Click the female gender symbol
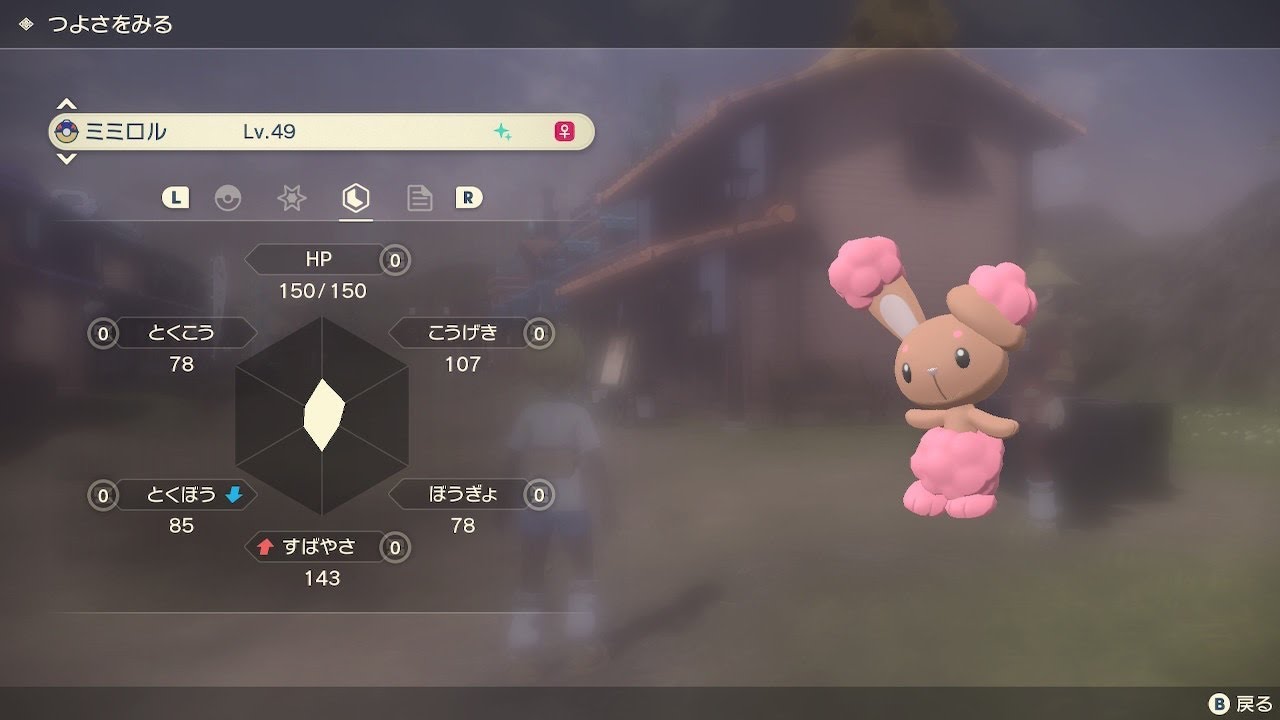1280x720 pixels. [x=562, y=131]
